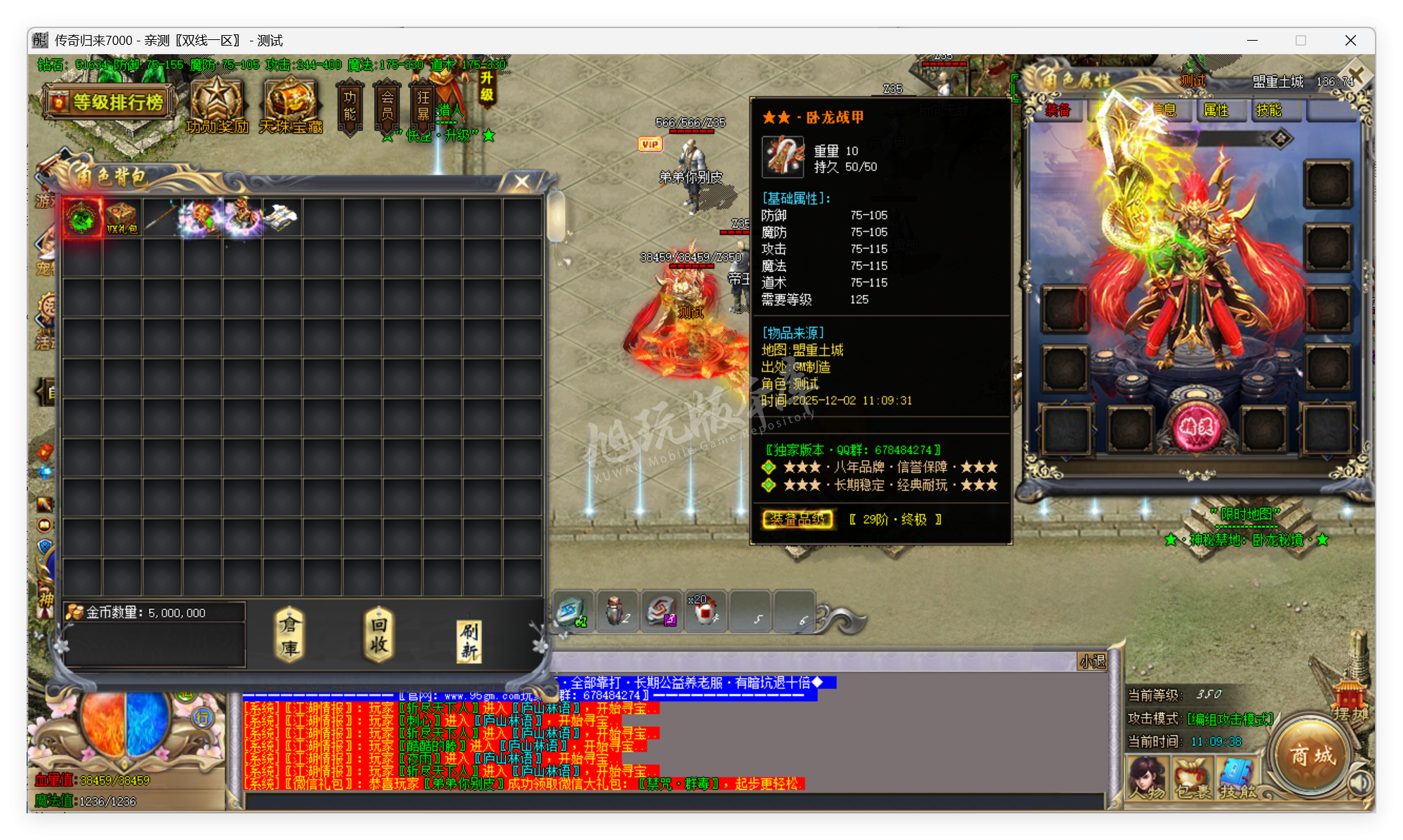Open the 功能 panel icon
1403x840 pixels.
coord(351,105)
